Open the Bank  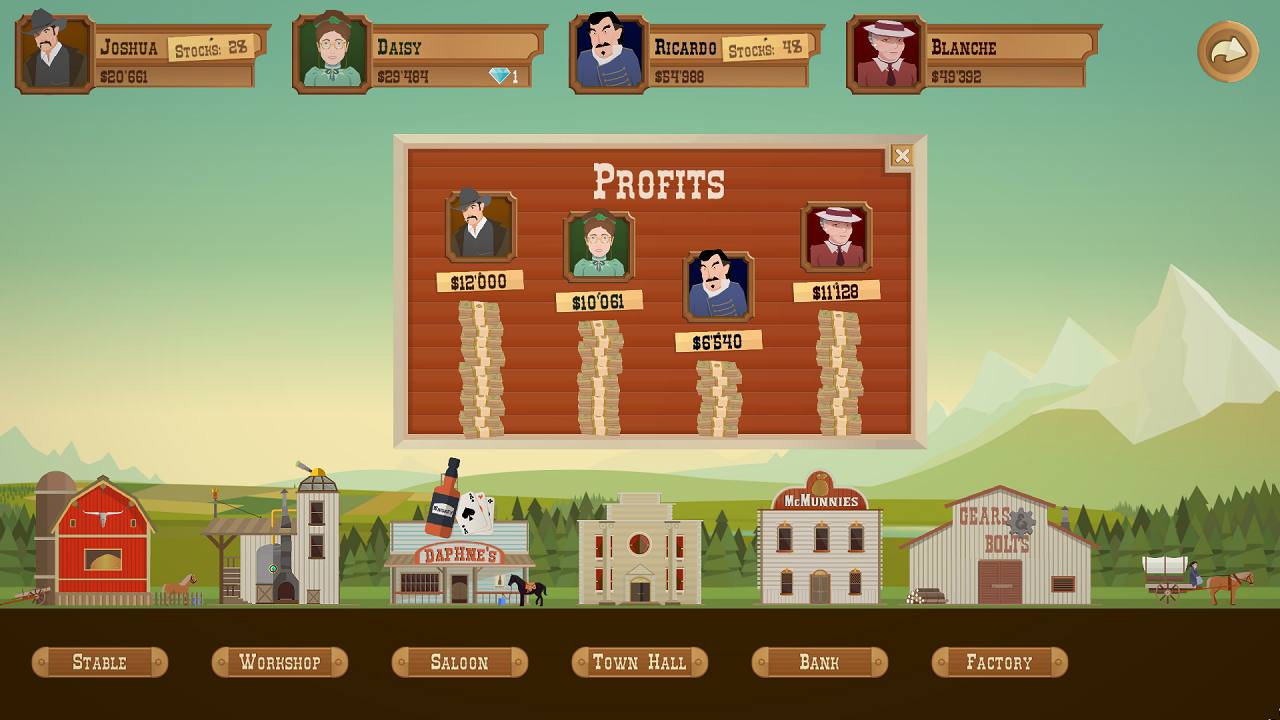[x=819, y=661]
